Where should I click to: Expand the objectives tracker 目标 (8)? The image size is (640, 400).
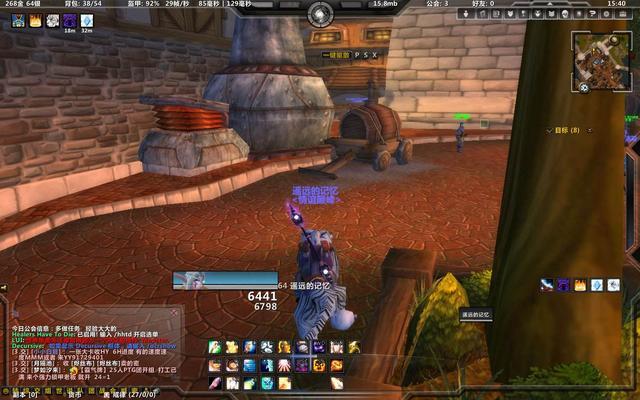point(568,130)
